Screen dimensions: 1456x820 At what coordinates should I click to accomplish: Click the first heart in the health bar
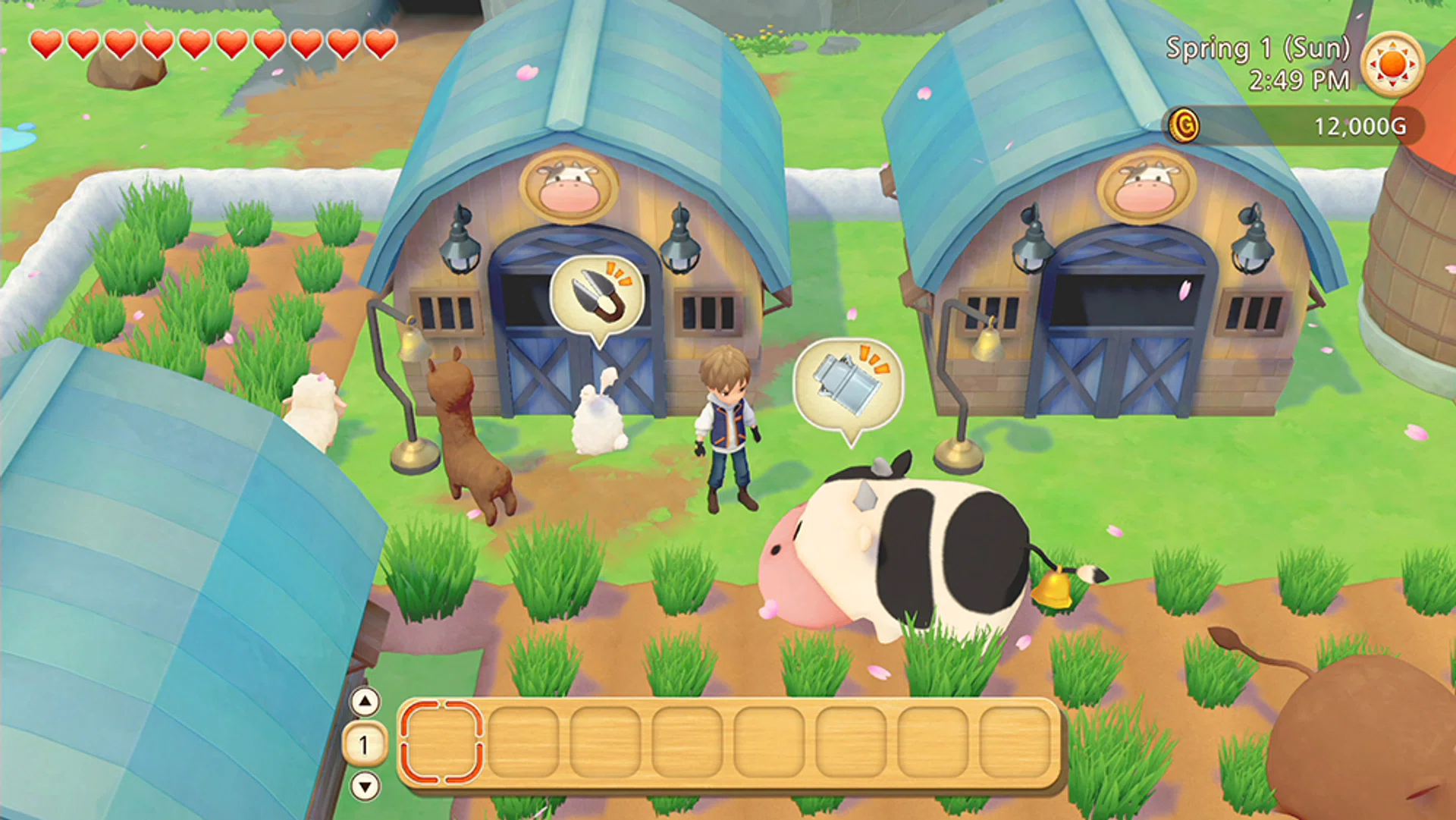45,43
